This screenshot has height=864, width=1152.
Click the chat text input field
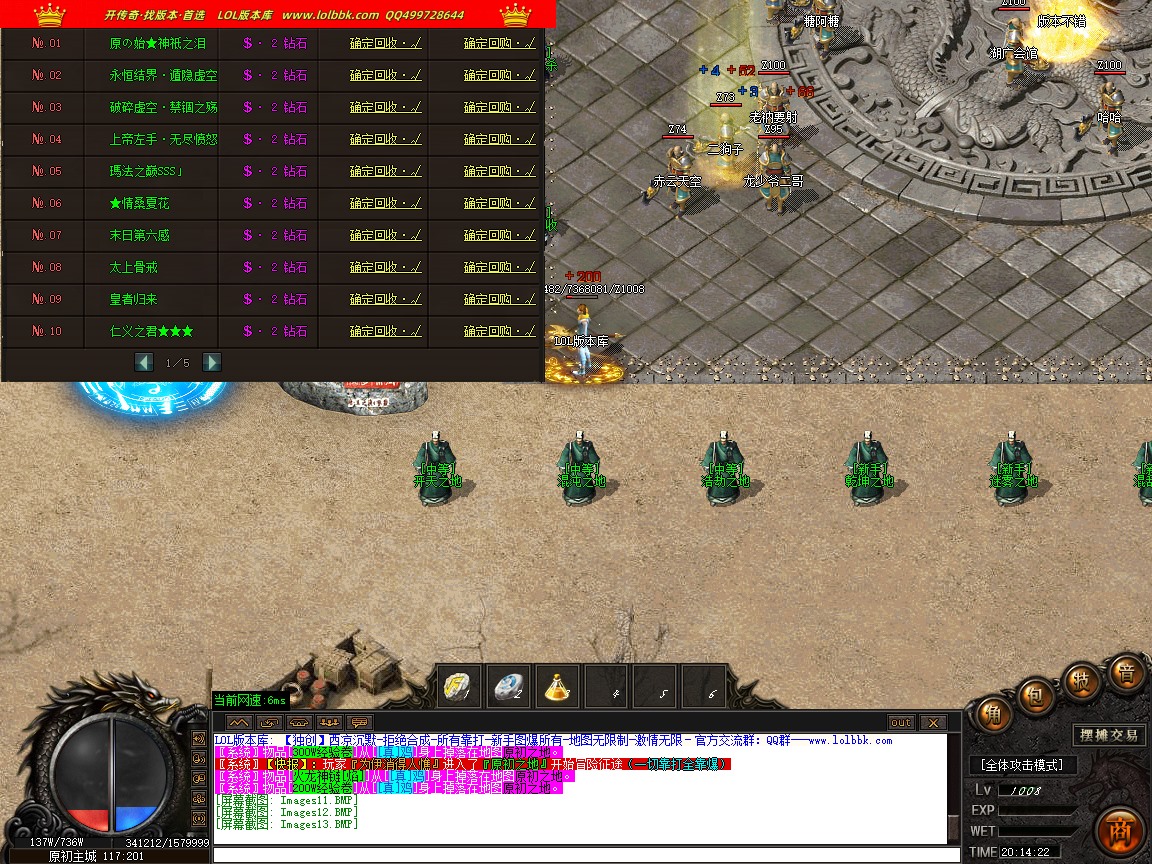coord(580,855)
